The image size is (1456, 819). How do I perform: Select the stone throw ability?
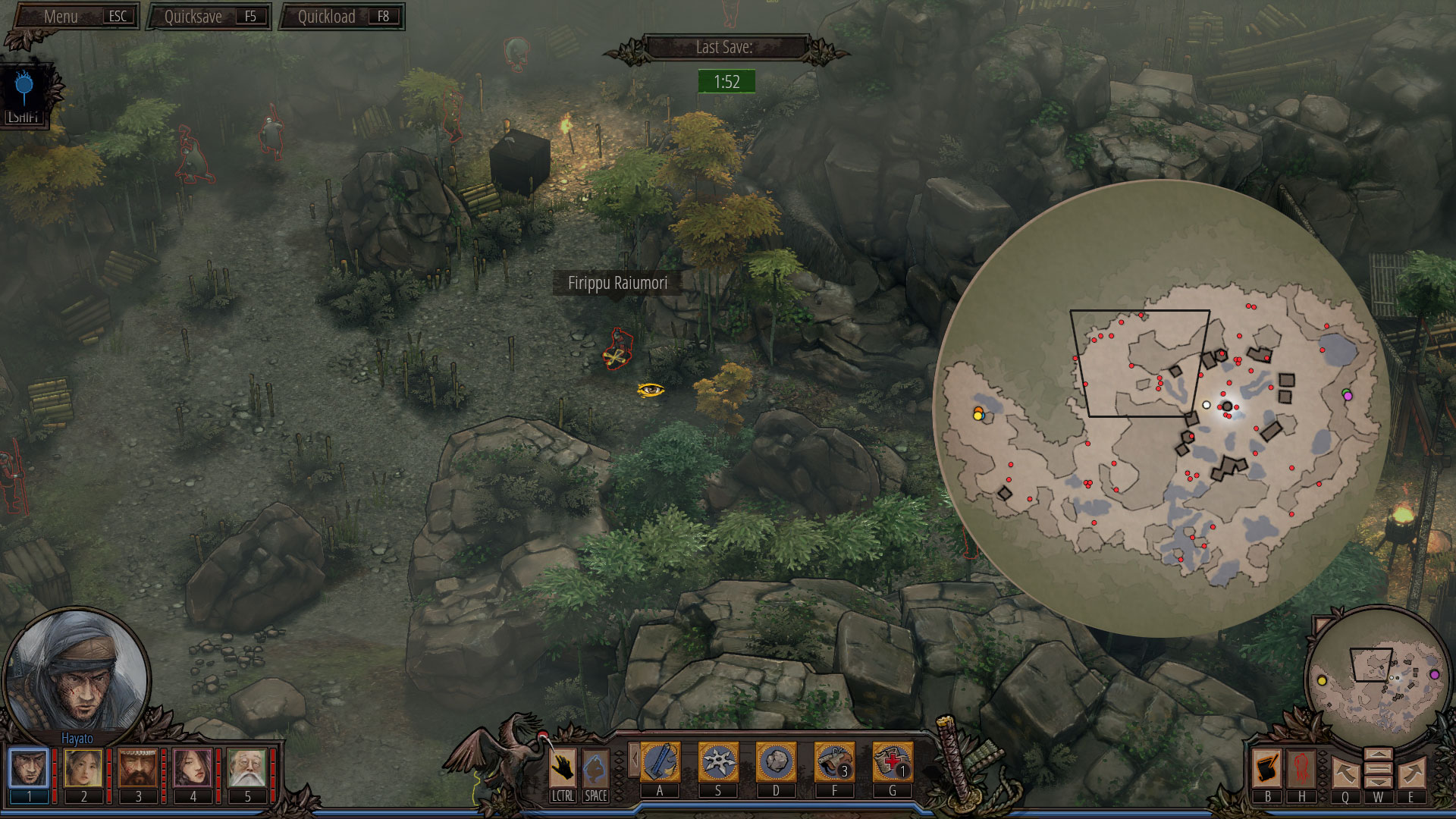776,762
